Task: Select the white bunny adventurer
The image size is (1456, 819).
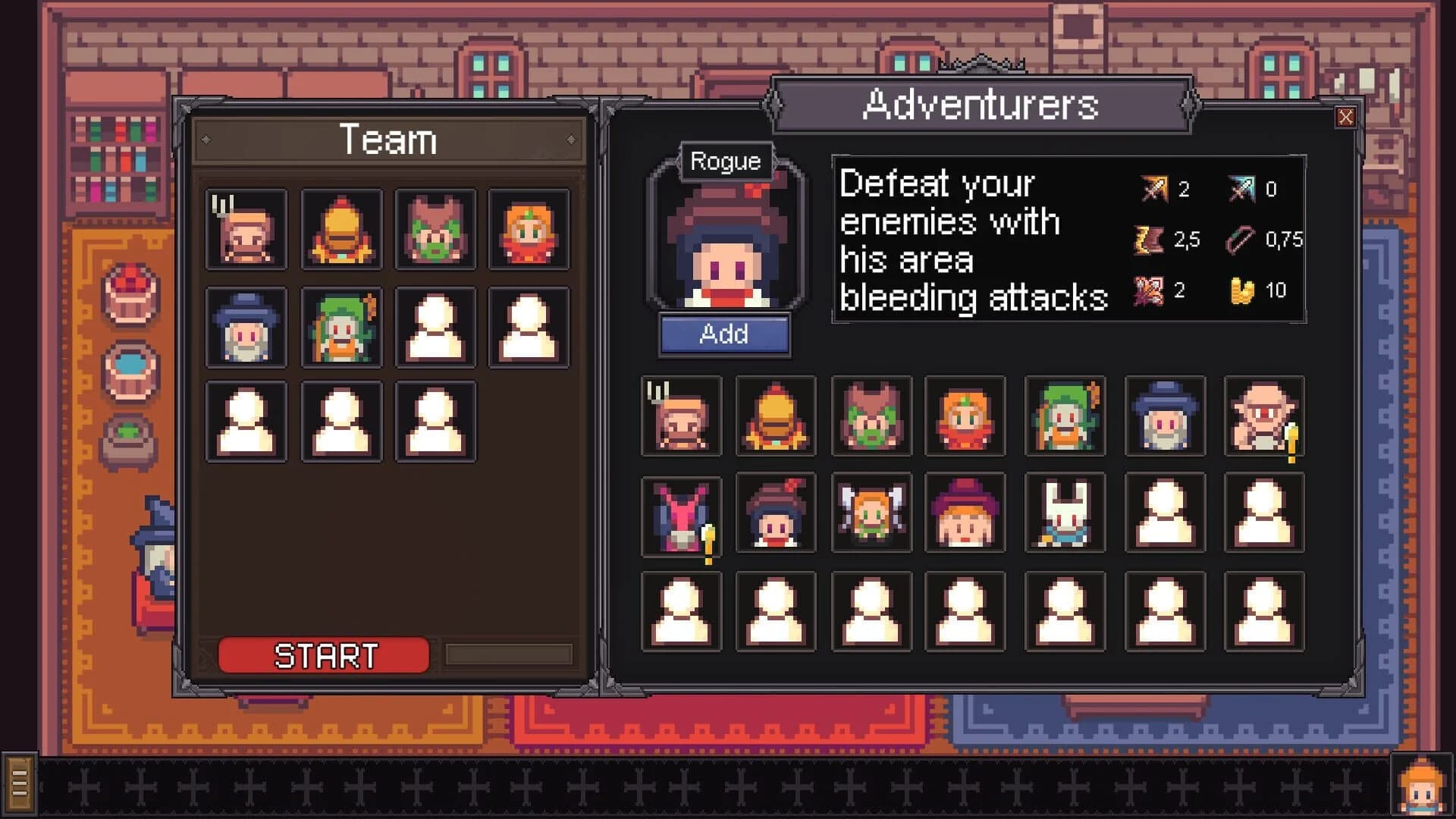Action: point(1065,513)
